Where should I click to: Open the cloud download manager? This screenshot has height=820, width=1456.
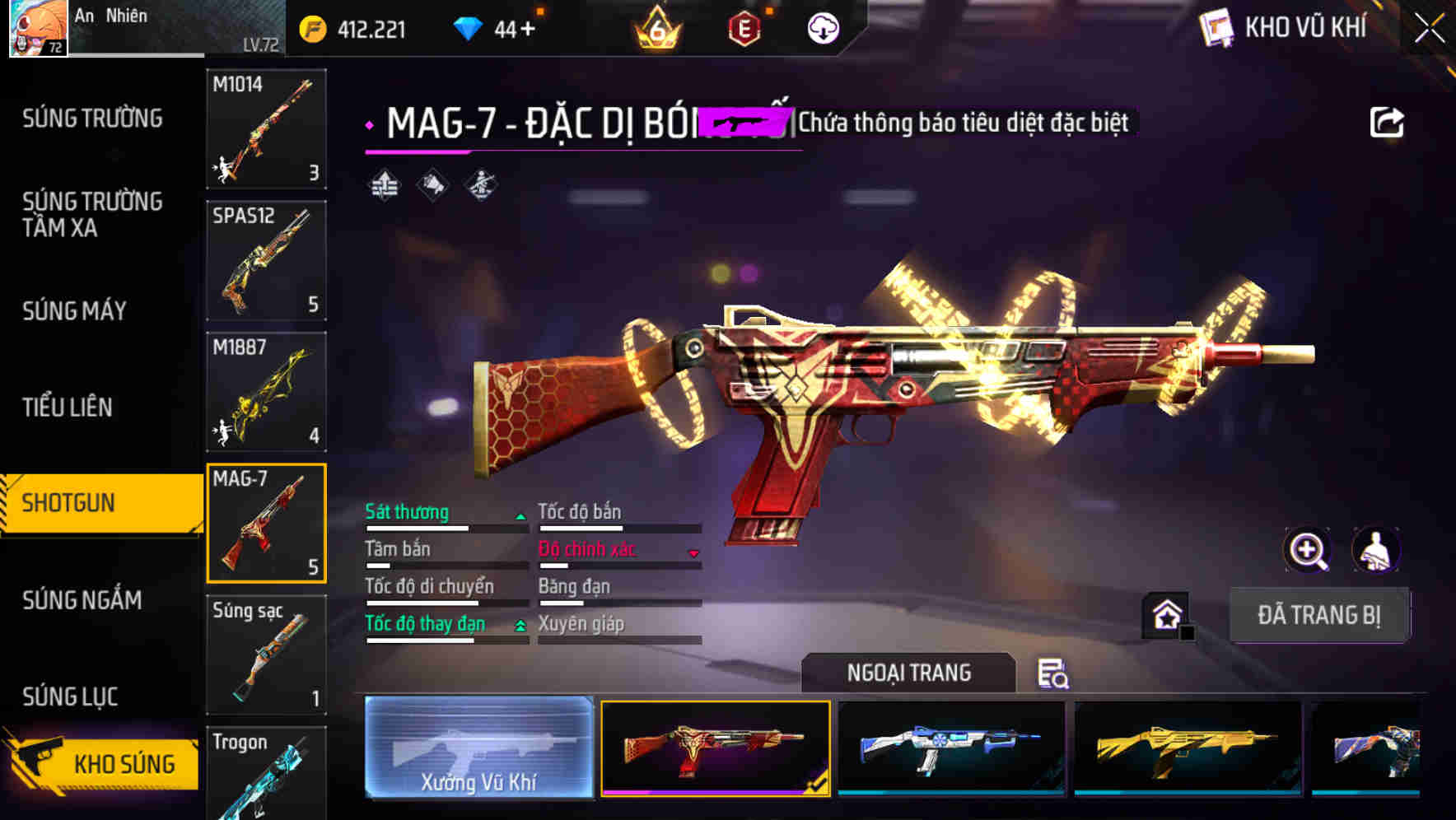pos(821,27)
